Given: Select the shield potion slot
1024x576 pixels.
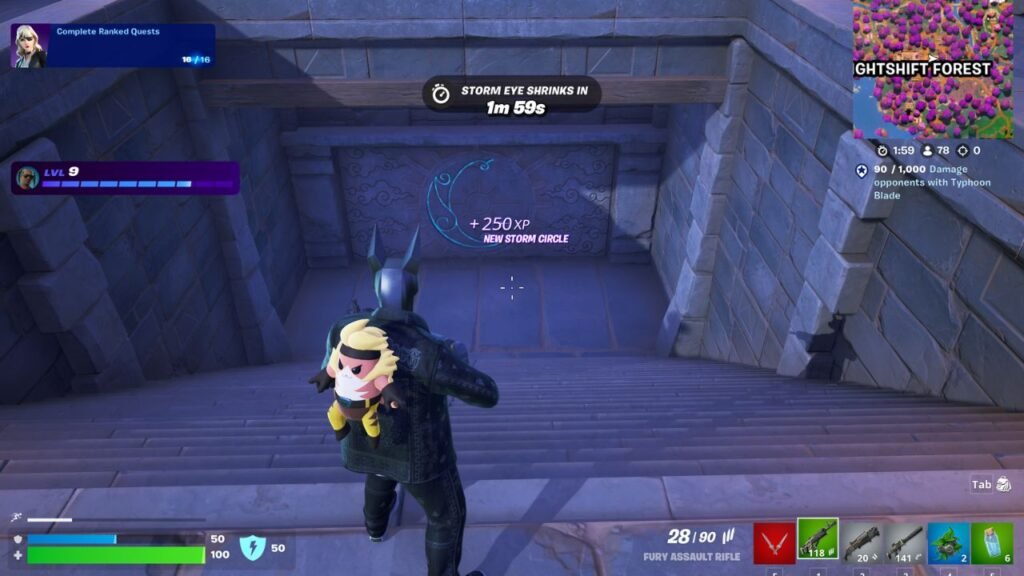Looking at the screenshot, I should point(991,542).
